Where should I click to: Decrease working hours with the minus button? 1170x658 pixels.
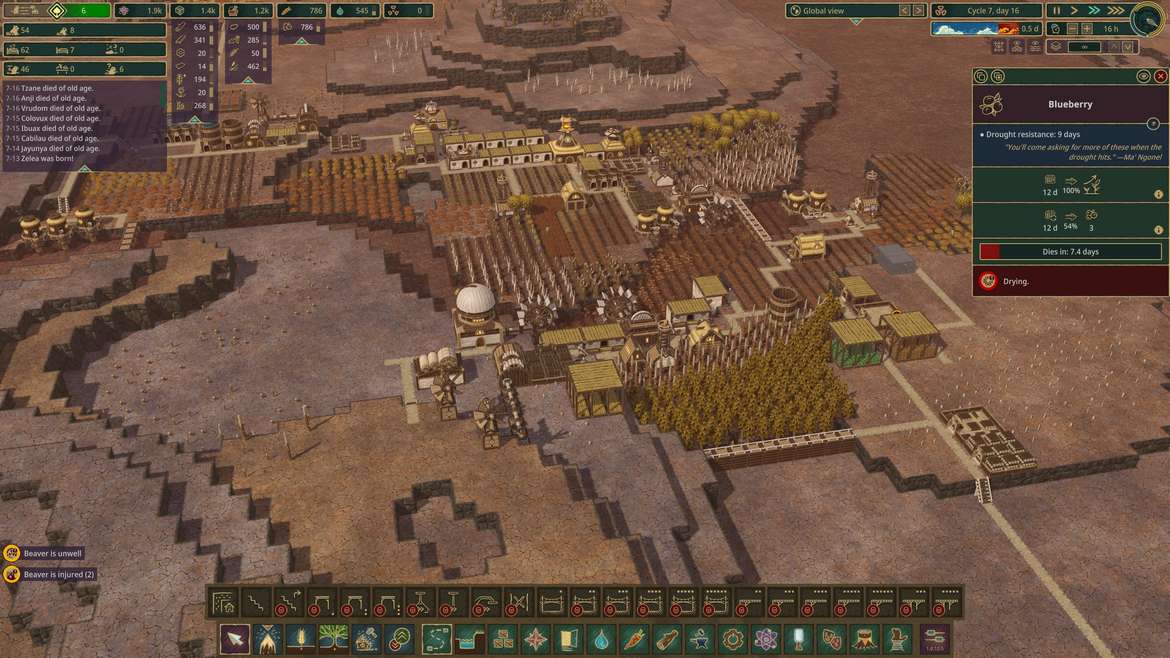pyautogui.click(x=1073, y=29)
